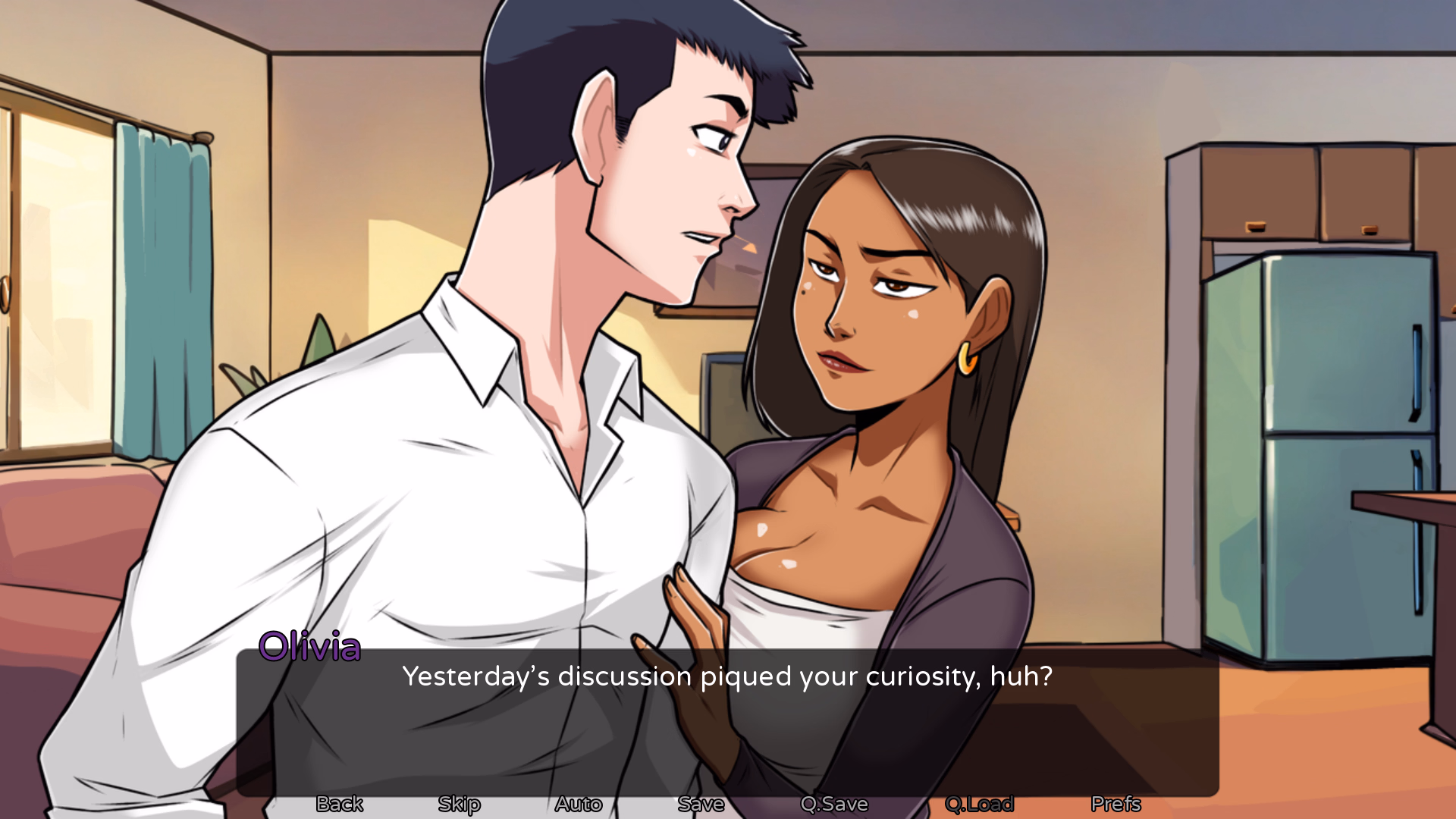This screenshot has height=819, width=1456.
Task: Activate Skip mode in the quick menu
Action: click(458, 805)
